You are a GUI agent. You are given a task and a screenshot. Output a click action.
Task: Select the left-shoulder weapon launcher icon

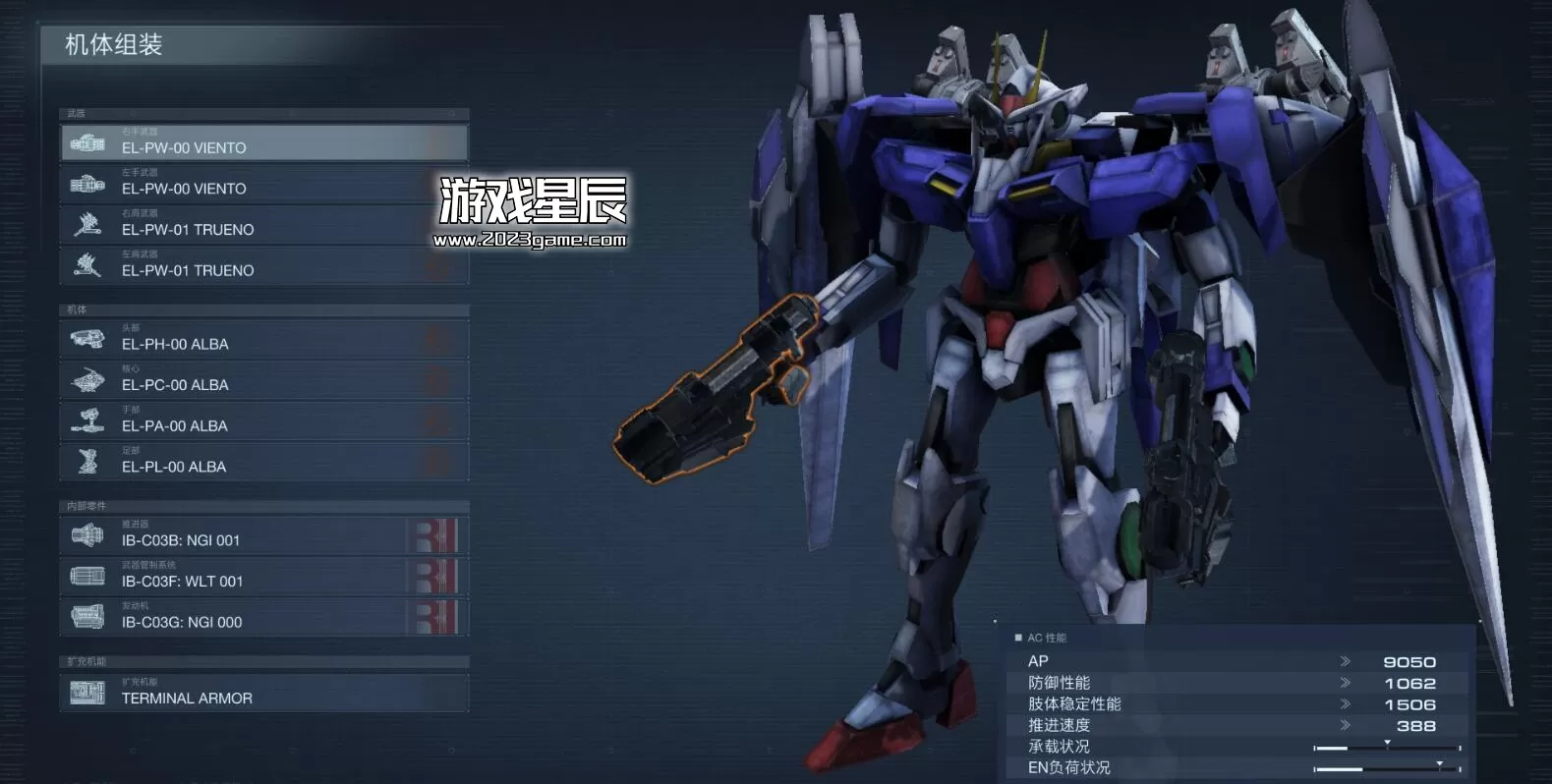coord(88,265)
